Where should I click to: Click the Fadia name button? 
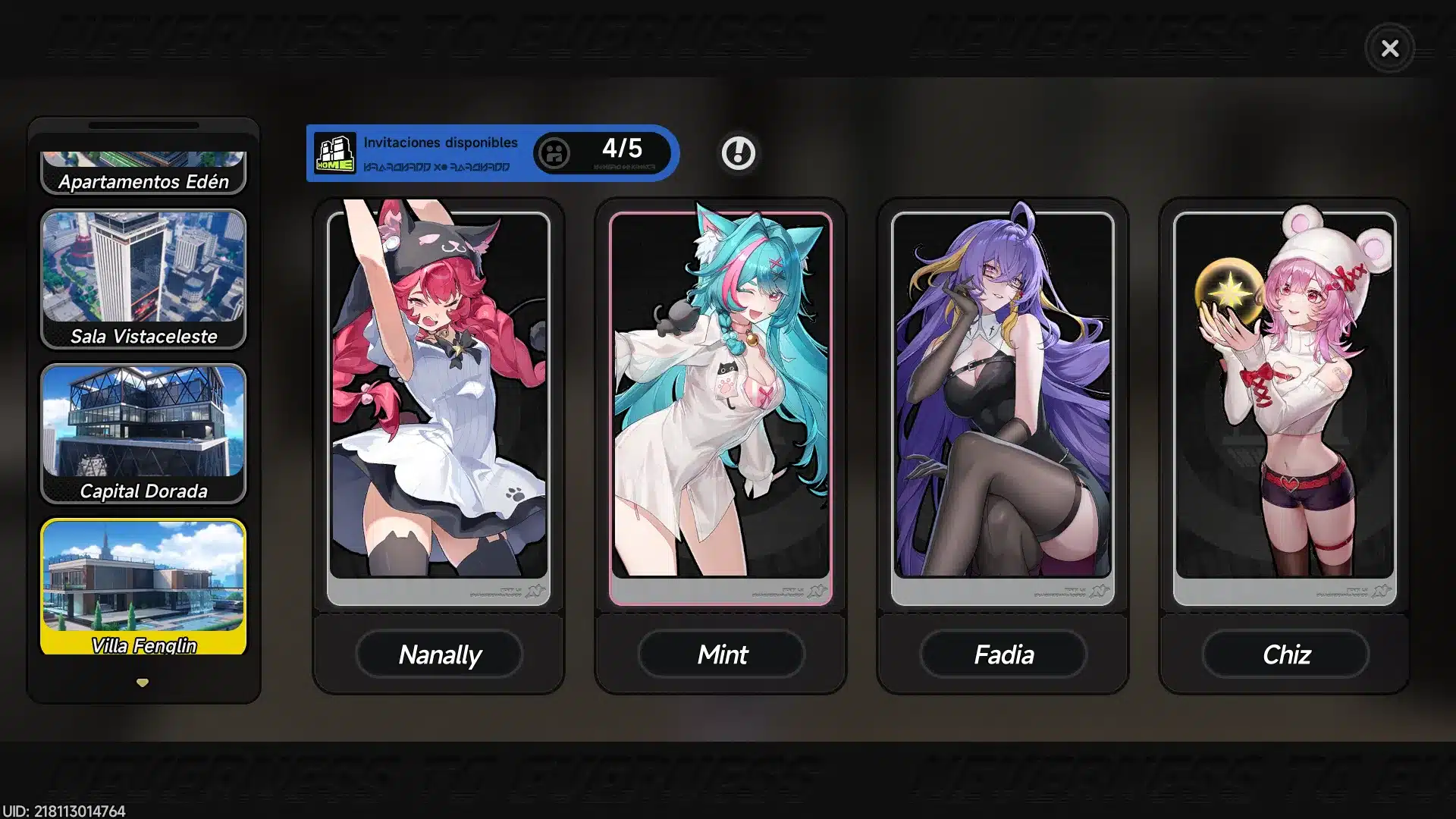tap(1003, 654)
